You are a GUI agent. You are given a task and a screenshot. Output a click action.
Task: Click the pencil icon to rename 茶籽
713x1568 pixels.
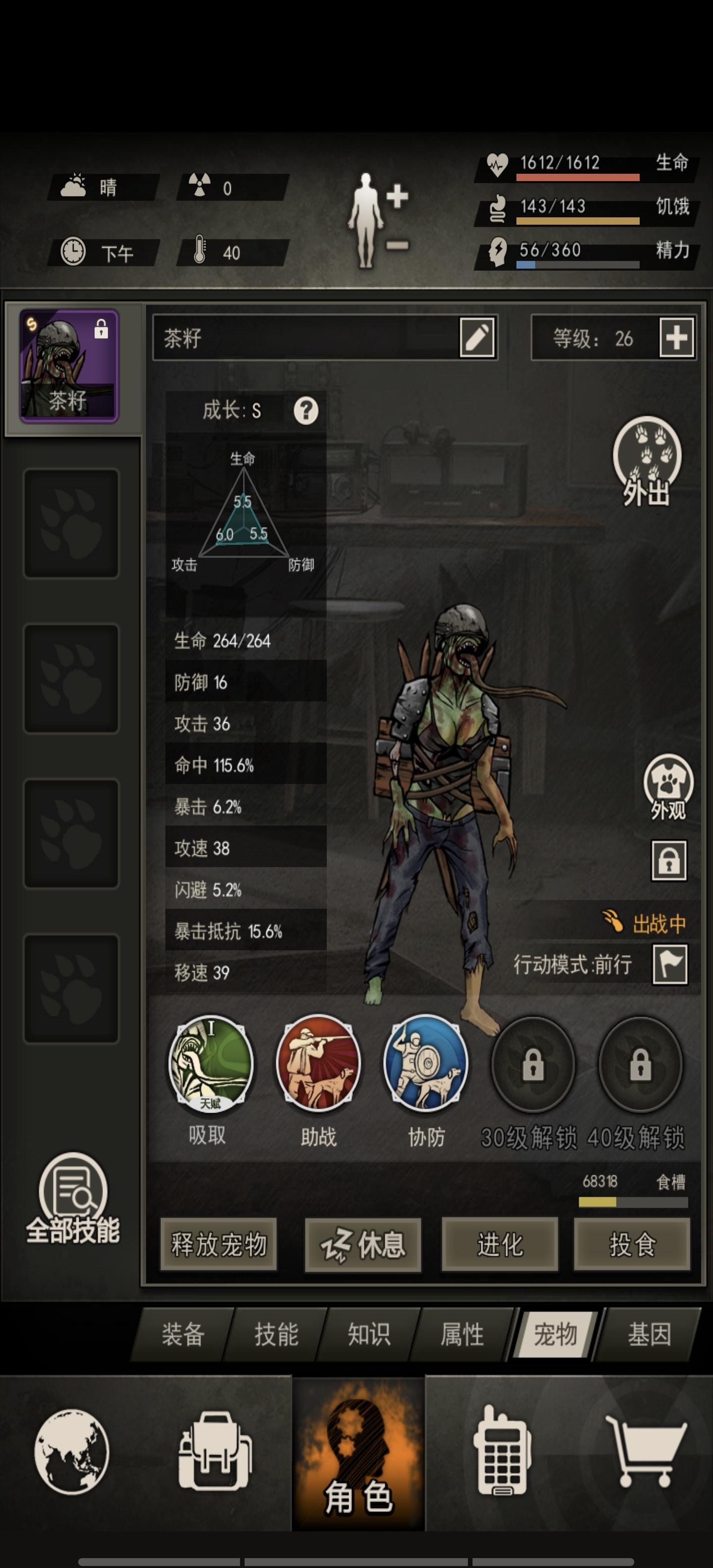[476, 338]
